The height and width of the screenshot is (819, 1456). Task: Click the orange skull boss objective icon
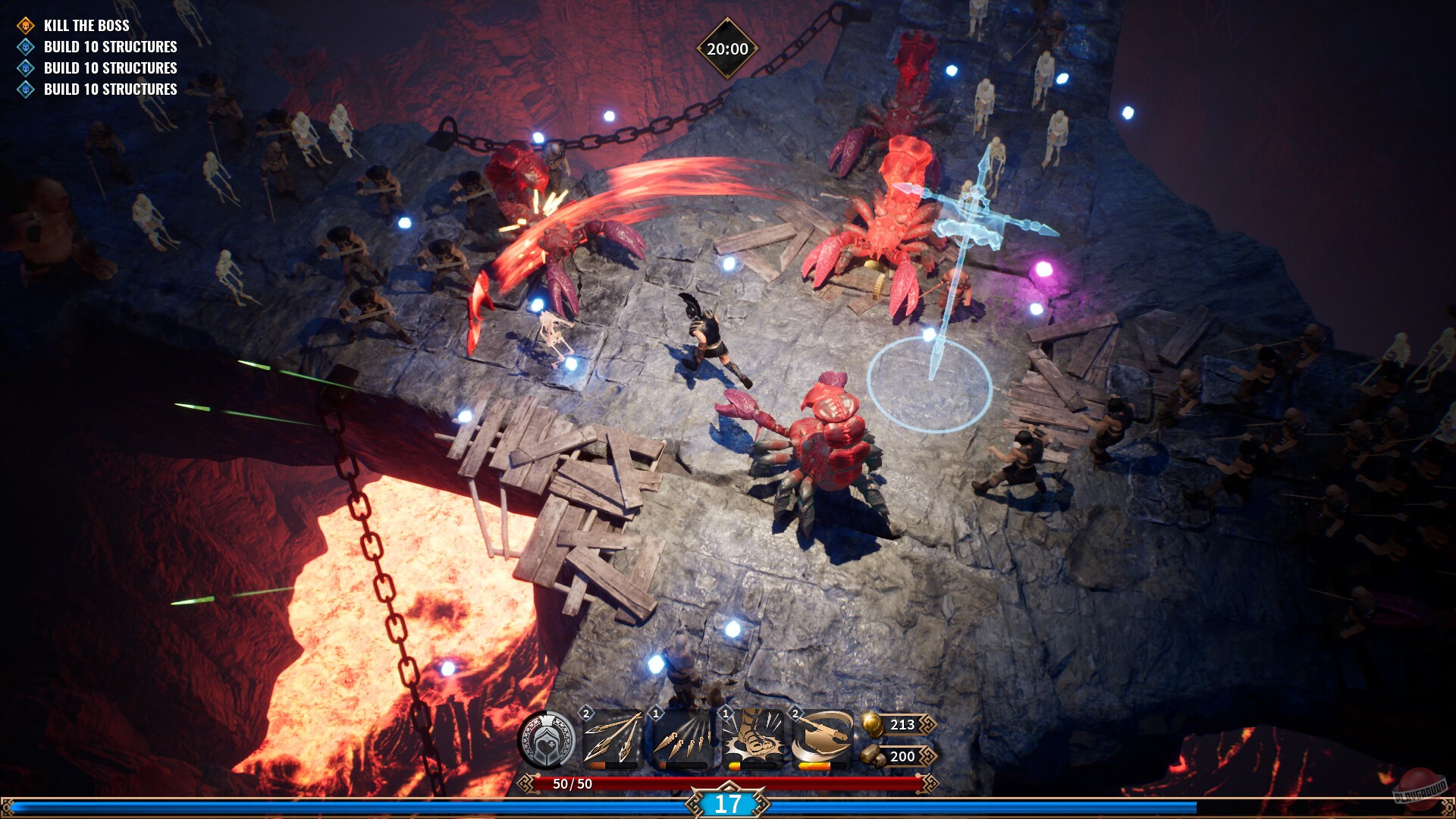click(x=25, y=24)
